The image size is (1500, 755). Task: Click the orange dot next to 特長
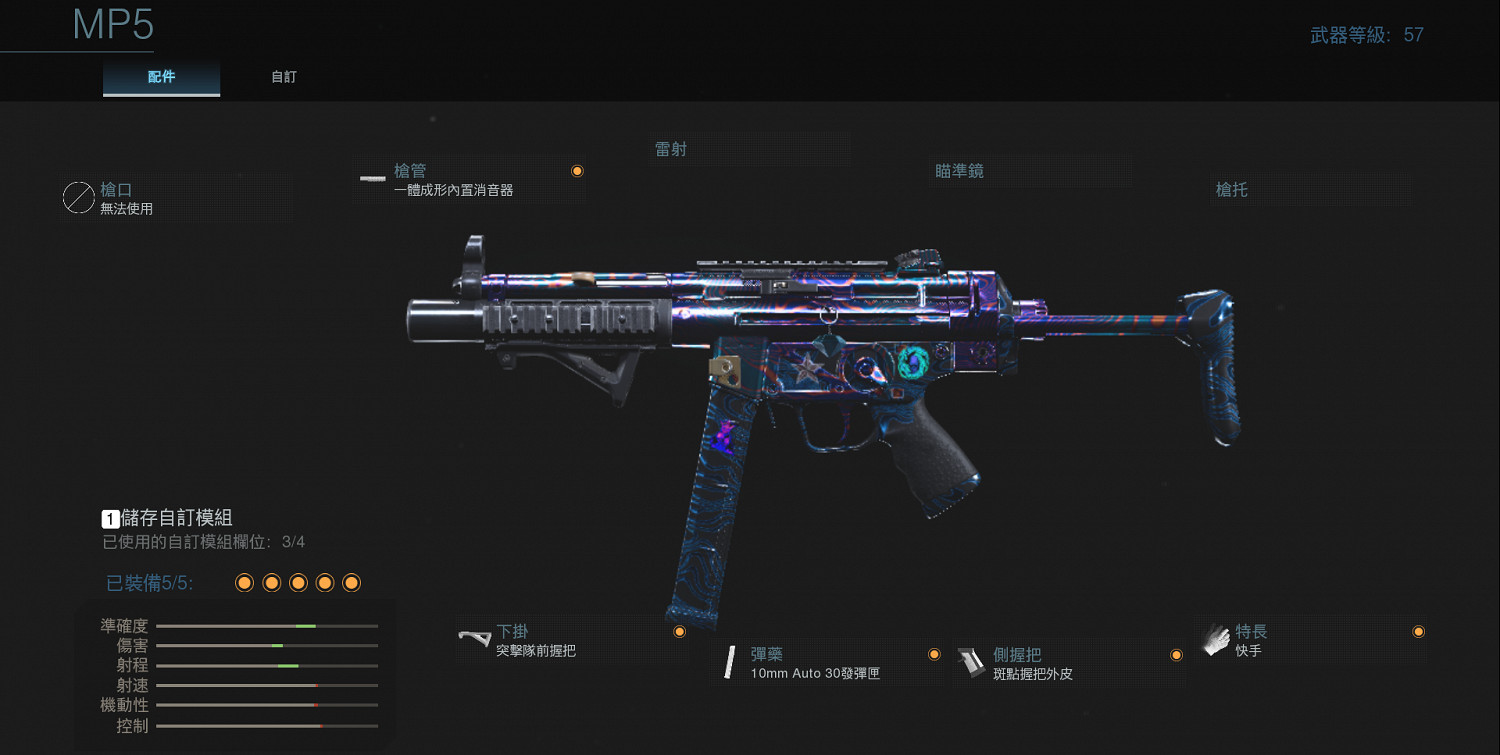point(1418,631)
